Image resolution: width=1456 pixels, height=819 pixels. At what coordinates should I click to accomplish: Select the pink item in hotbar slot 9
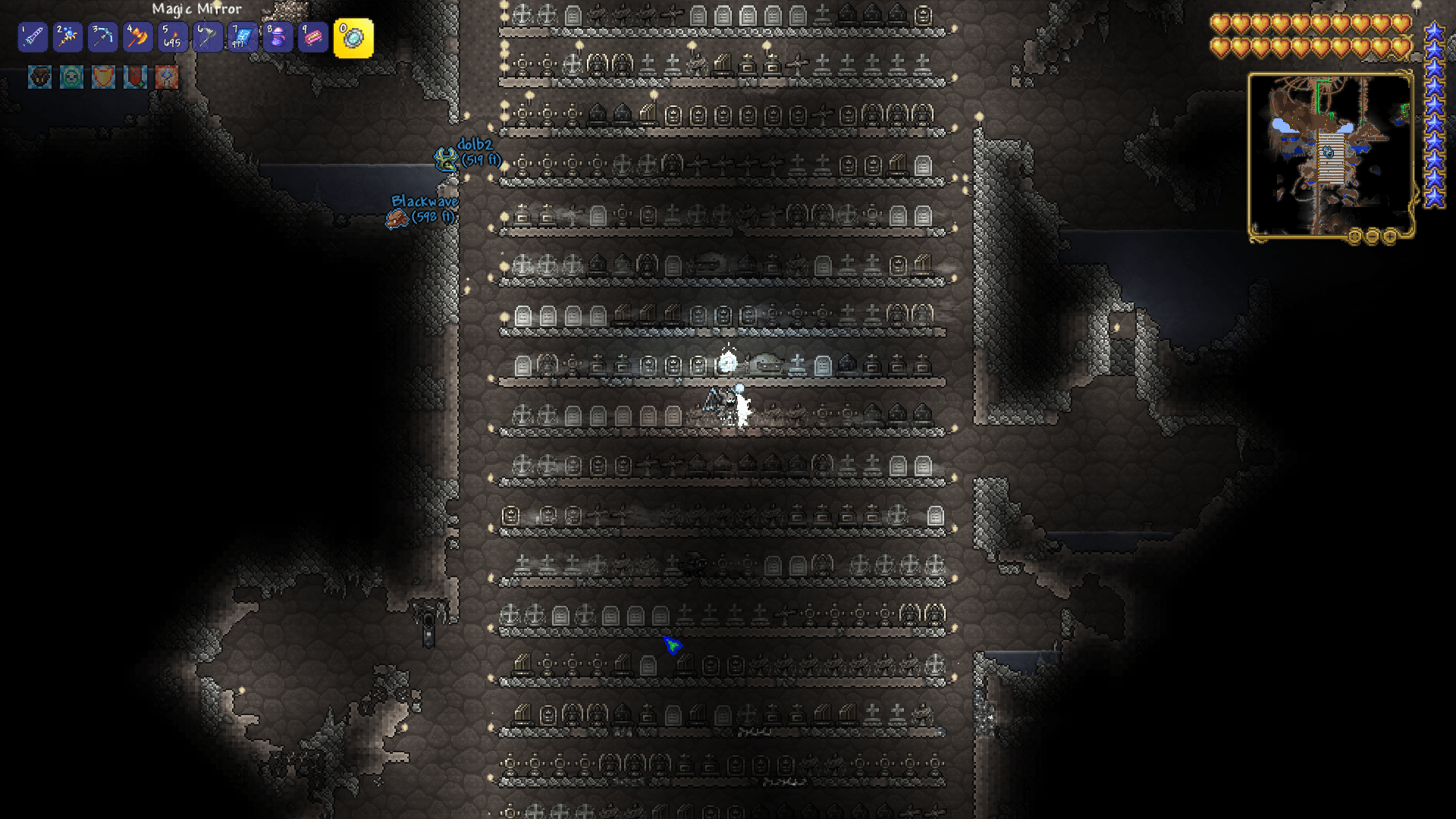click(312, 36)
